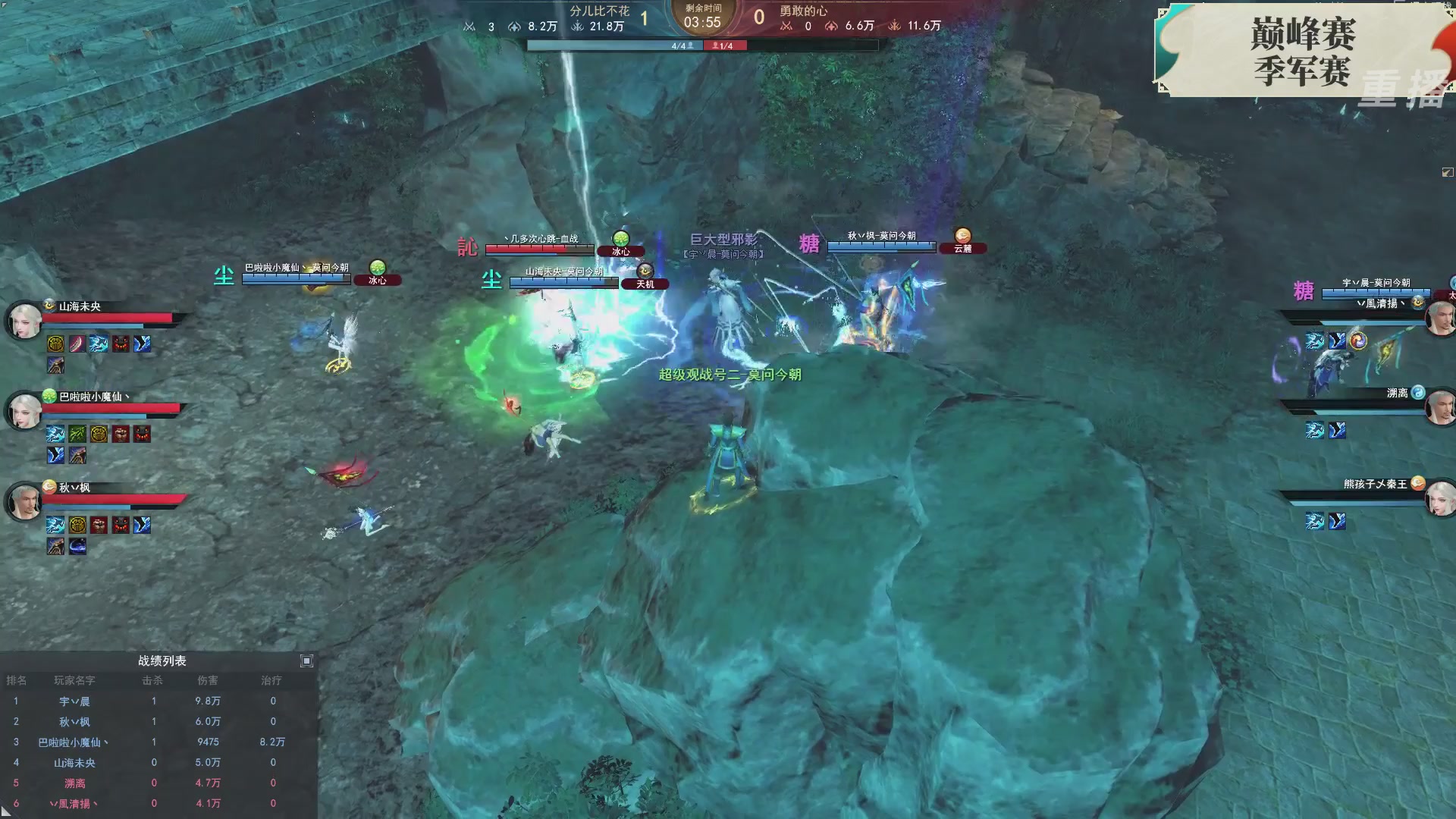Select the demon-face debuff icon under 山海未央
The height and width of the screenshot is (819, 1456).
coord(119,345)
